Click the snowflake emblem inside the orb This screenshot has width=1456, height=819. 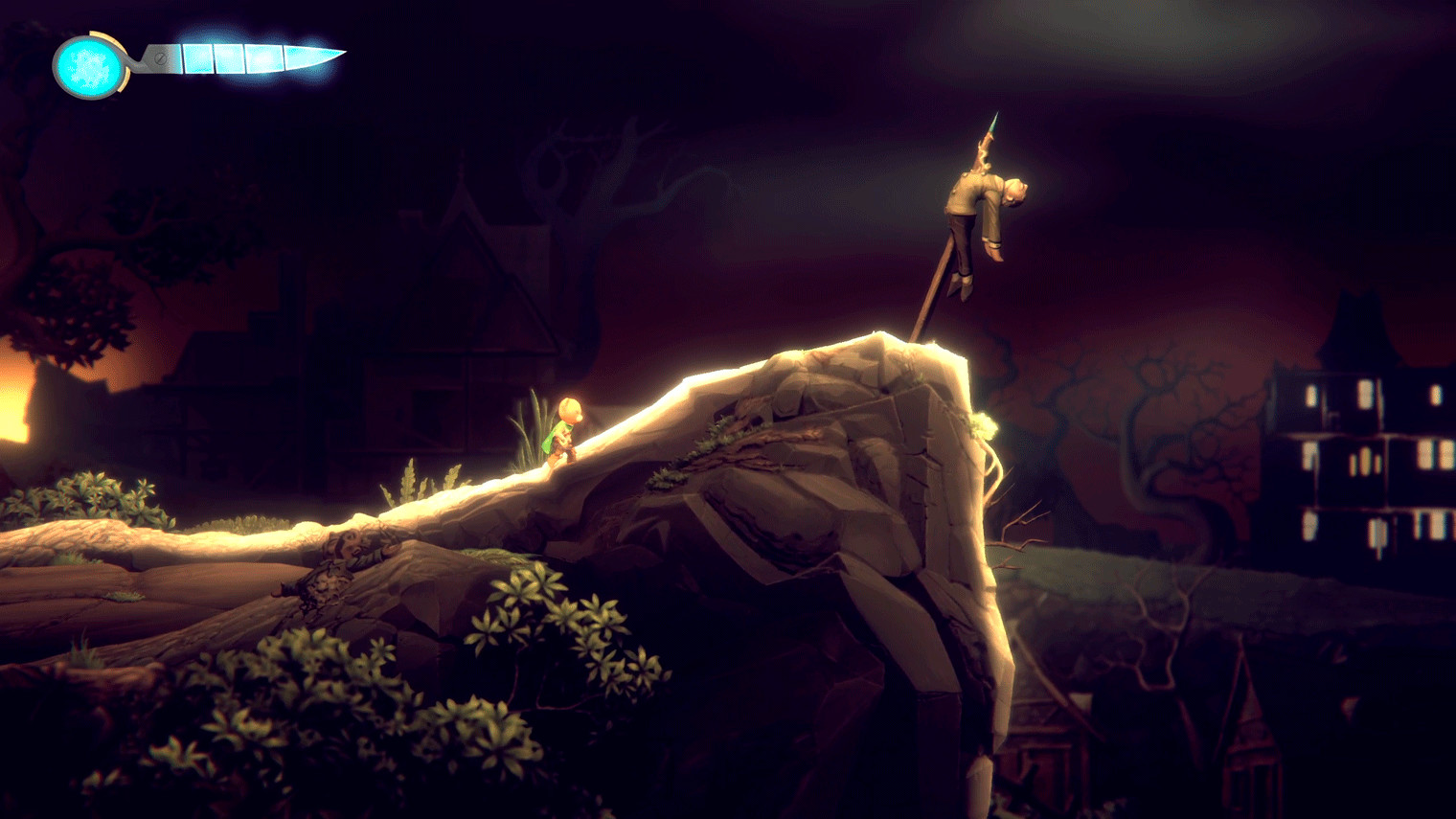tap(89, 65)
